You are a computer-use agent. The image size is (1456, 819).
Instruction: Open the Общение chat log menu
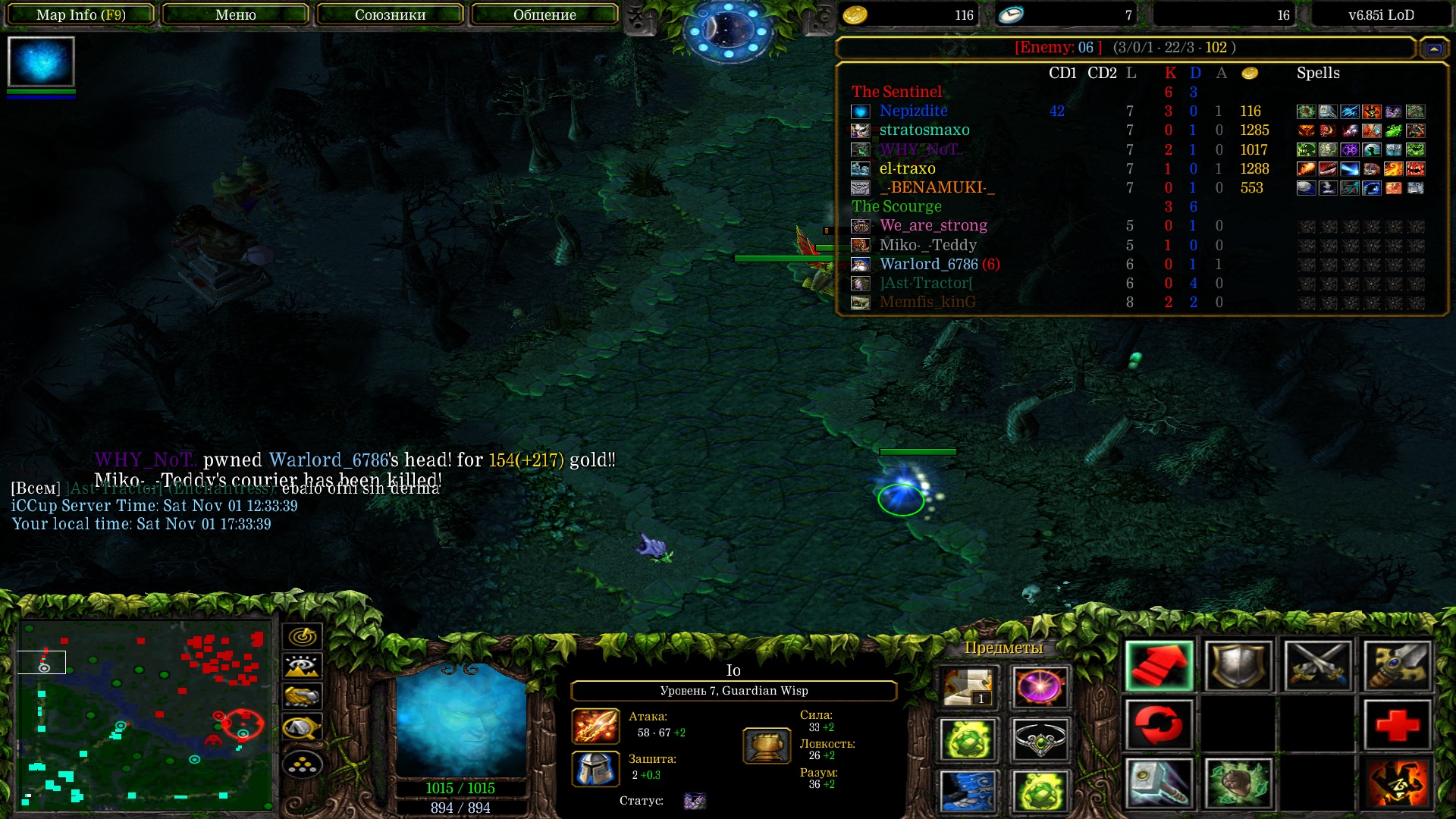[x=544, y=14]
